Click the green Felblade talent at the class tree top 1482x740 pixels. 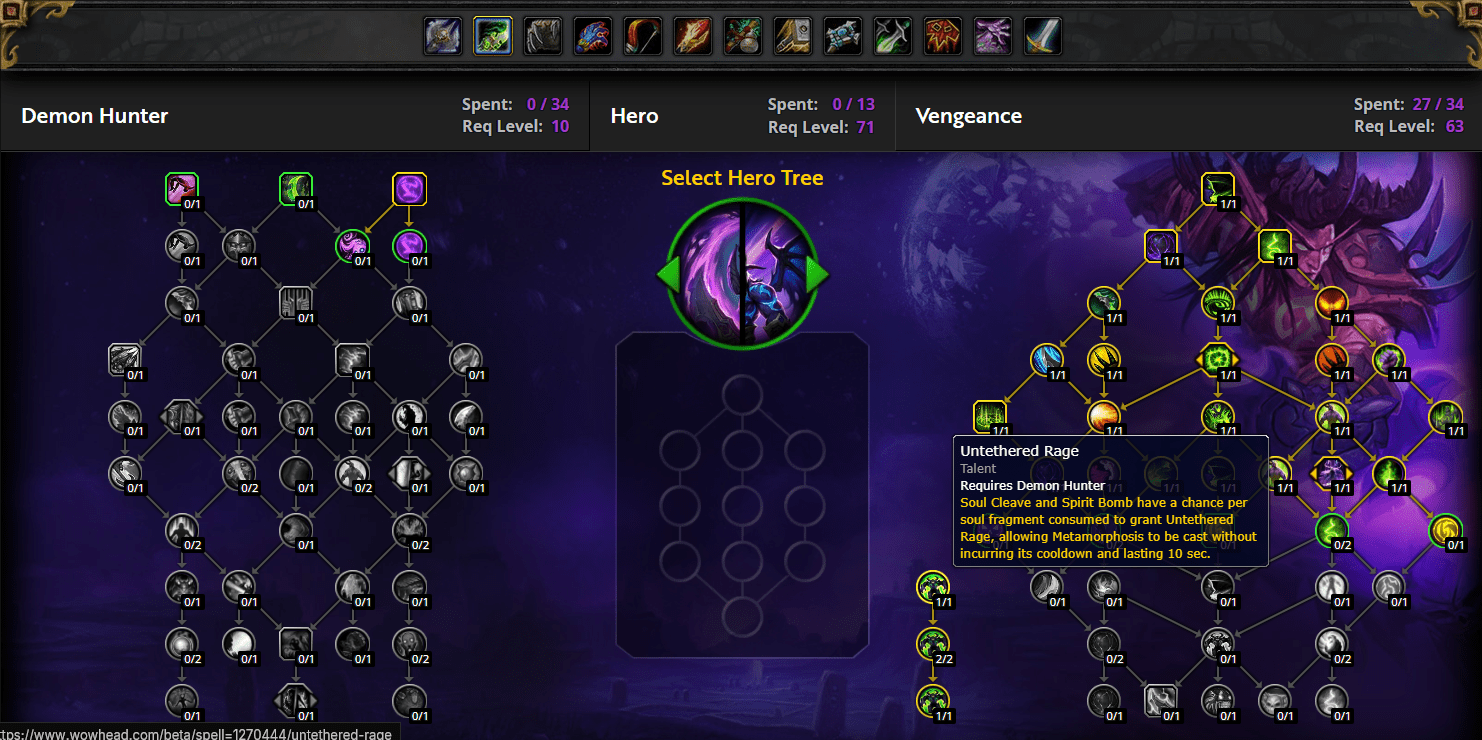point(298,188)
